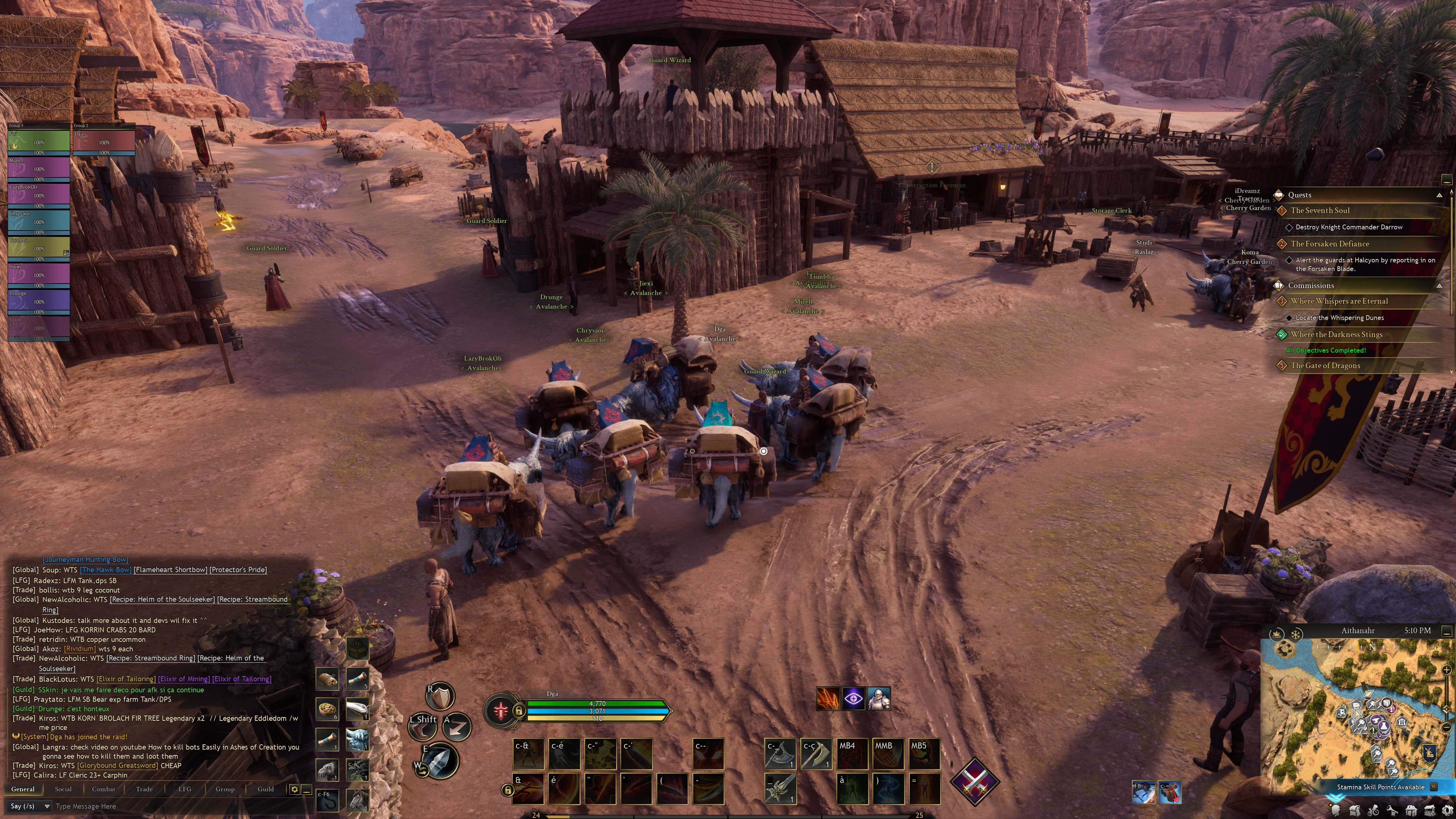This screenshot has height=819, width=1456.
Task: Open the settings gear in menu bar
Action: coord(1448,811)
